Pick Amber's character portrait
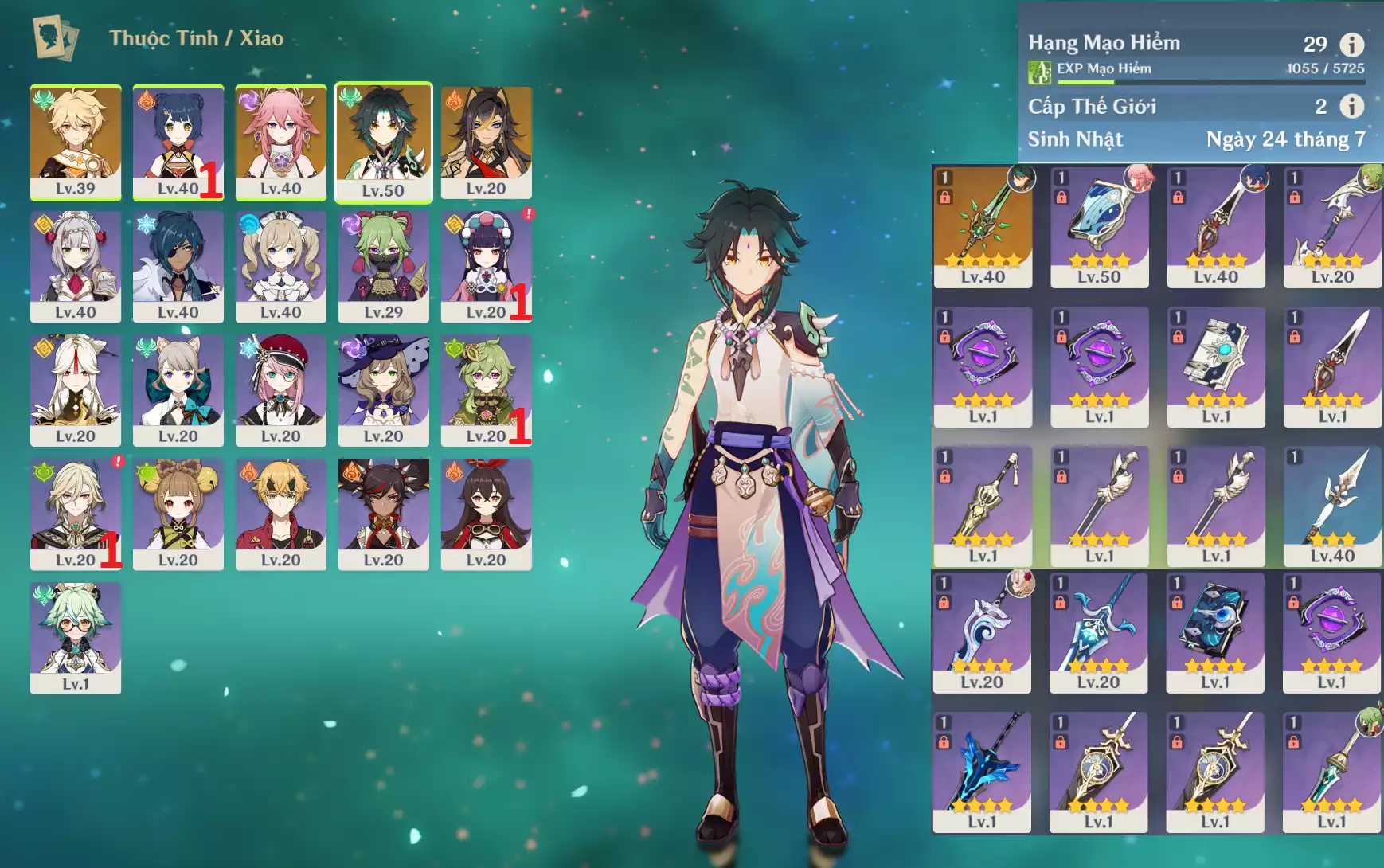Image resolution: width=1384 pixels, height=868 pixels. pyautogui.click(x=486, y=514)
